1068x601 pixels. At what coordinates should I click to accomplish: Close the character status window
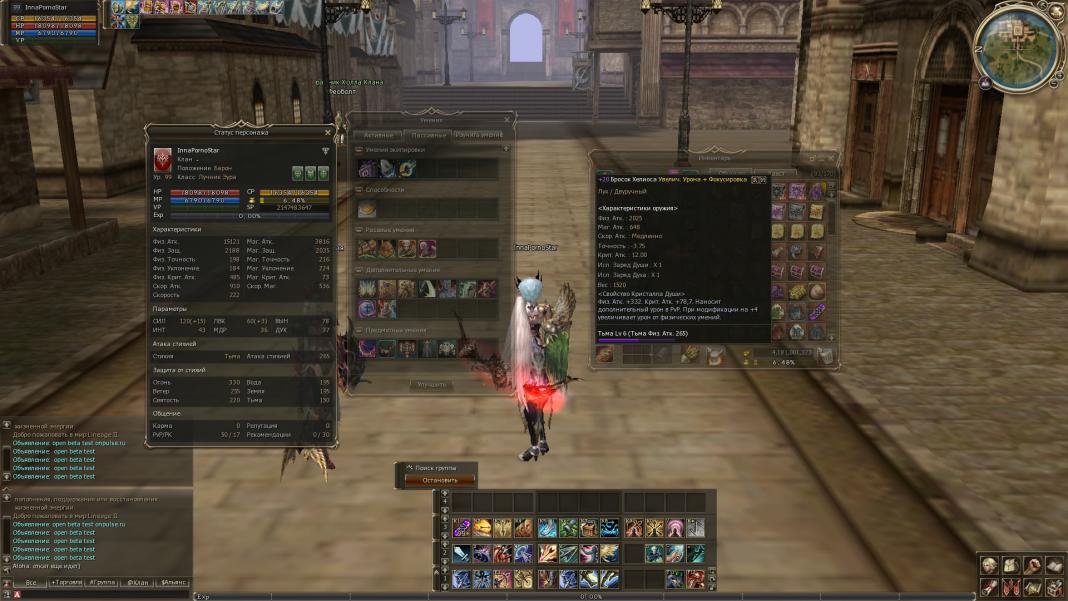(x=327, y=132)
